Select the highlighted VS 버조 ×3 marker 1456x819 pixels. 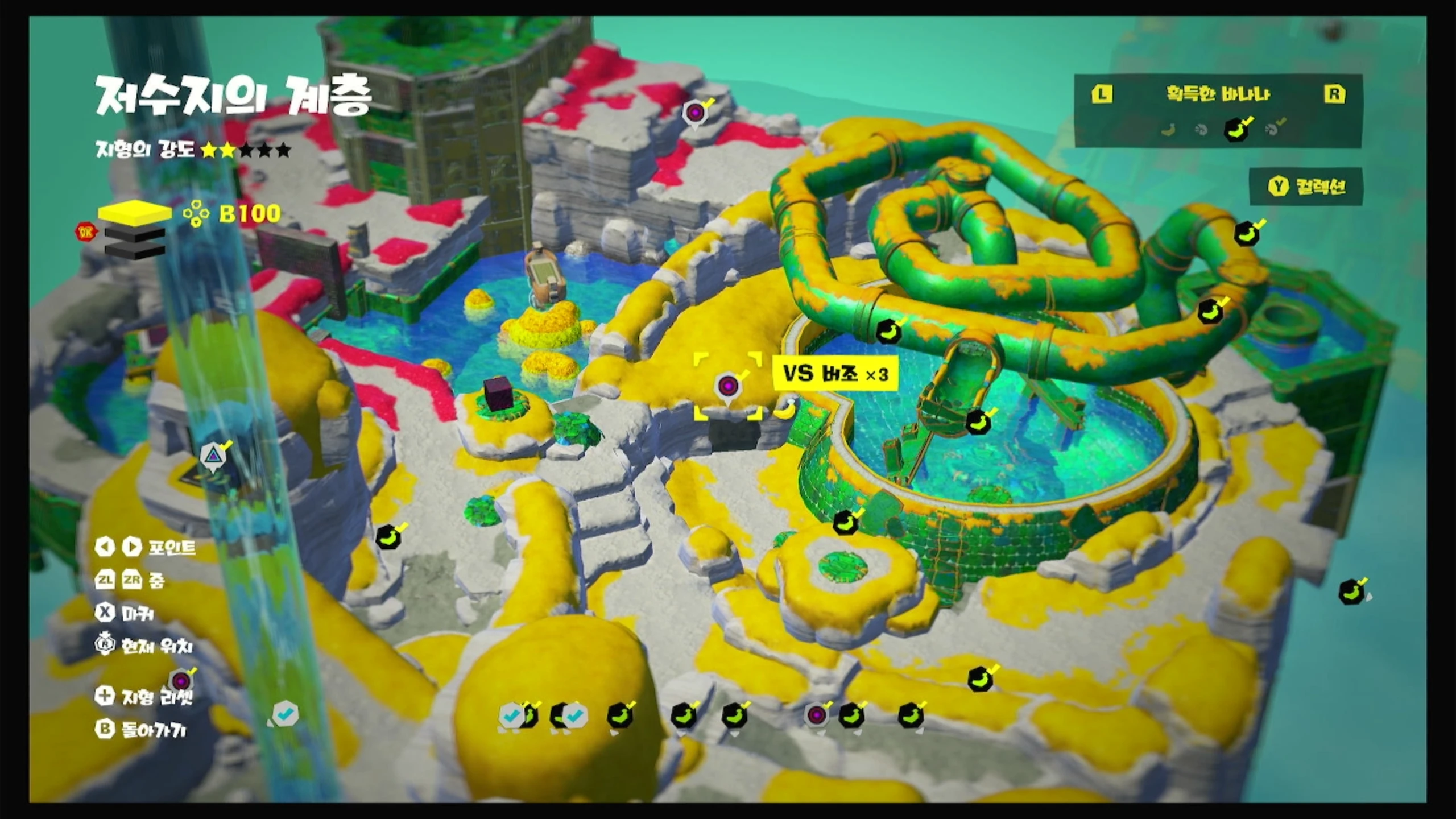pos(728,387)
